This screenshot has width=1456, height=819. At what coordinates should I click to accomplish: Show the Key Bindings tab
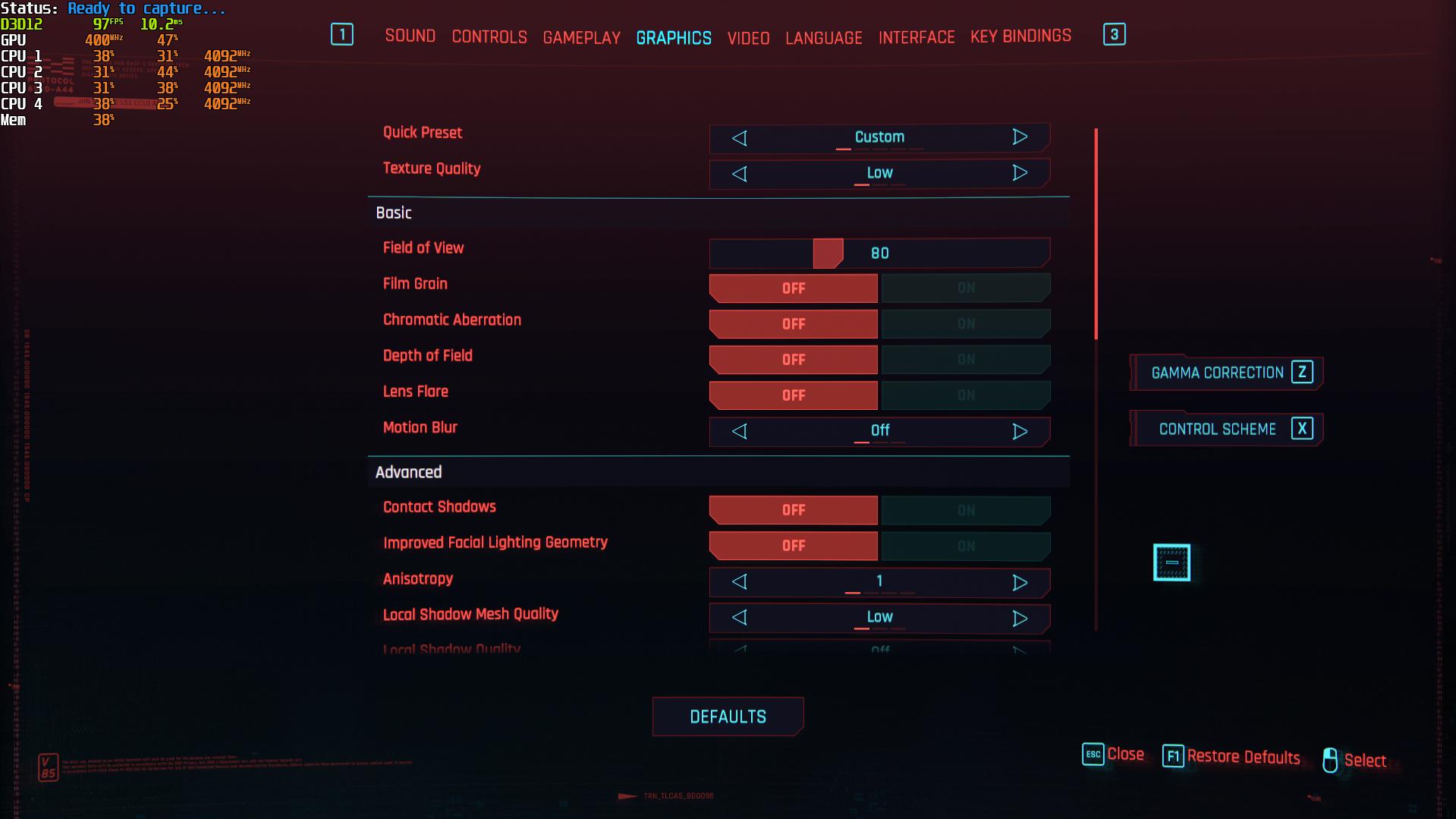(1020, 36)
